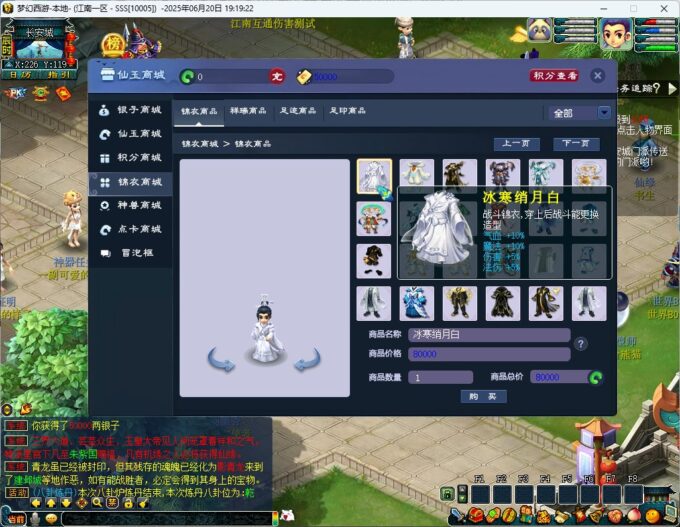Rotate the character preview with the right arrow
Screen dimensions: 680x527
click(x=308, y=357)
